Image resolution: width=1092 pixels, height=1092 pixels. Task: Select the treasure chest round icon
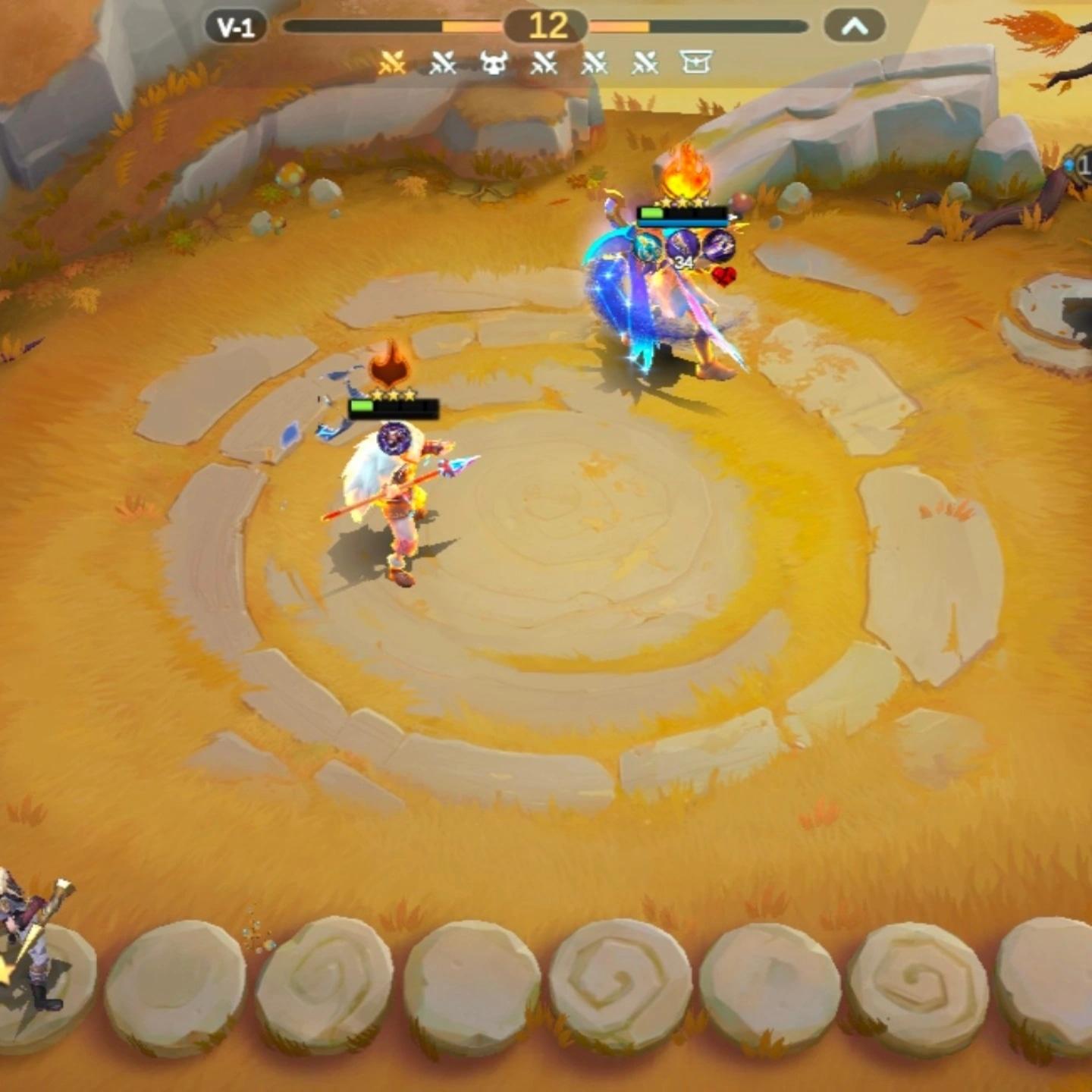pos(696,62)
